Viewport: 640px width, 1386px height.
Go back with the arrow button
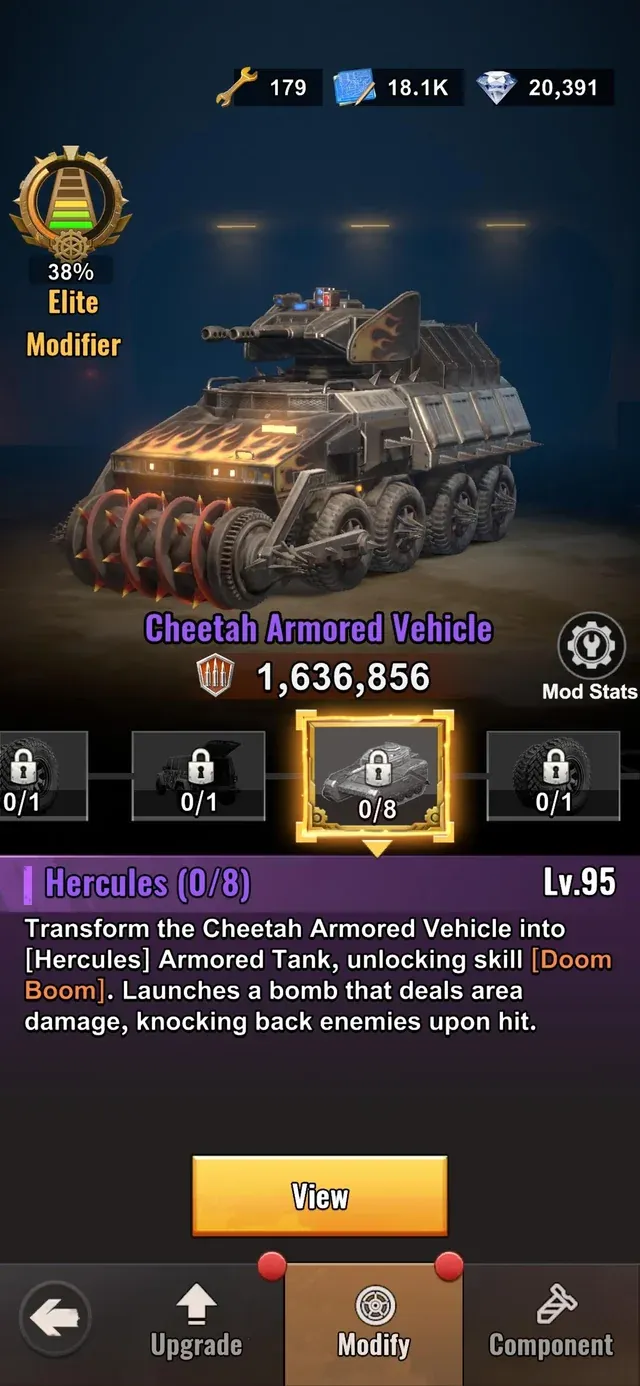pyautogui.click(x=55, y=1320)
